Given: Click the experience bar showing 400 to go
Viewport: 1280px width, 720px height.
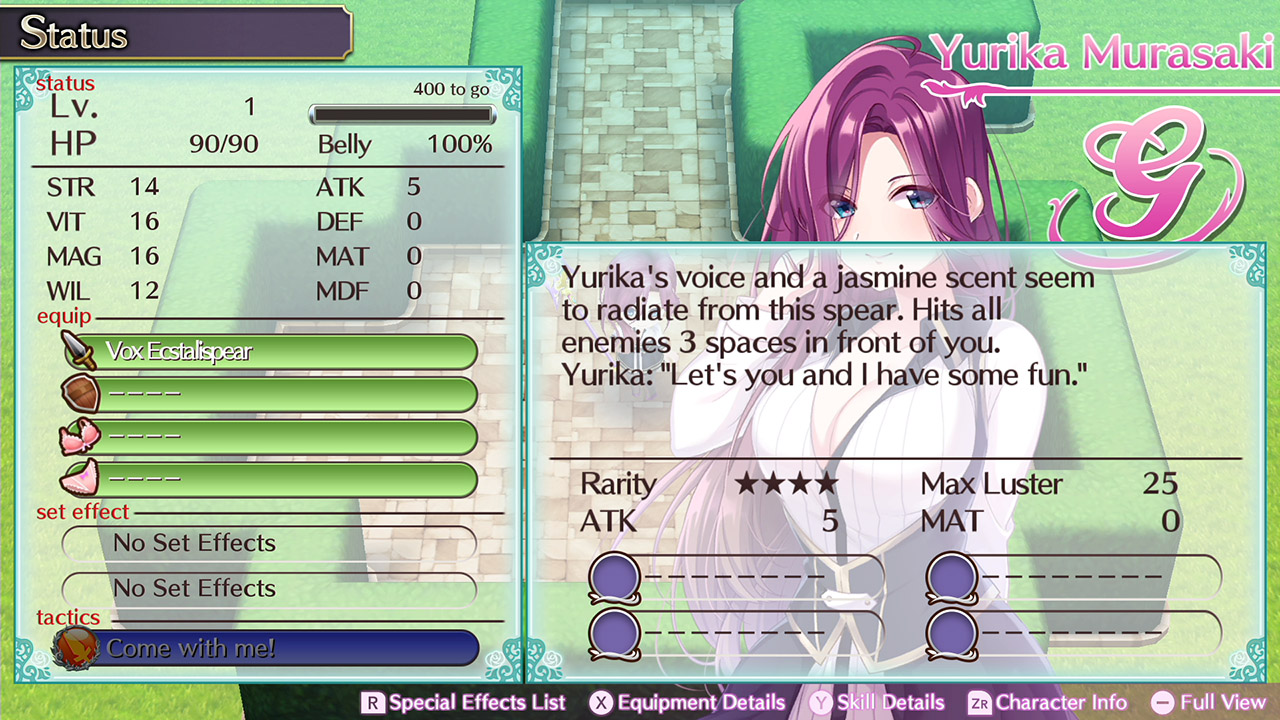Looking at the screenshot, I should tap(402, 114).
